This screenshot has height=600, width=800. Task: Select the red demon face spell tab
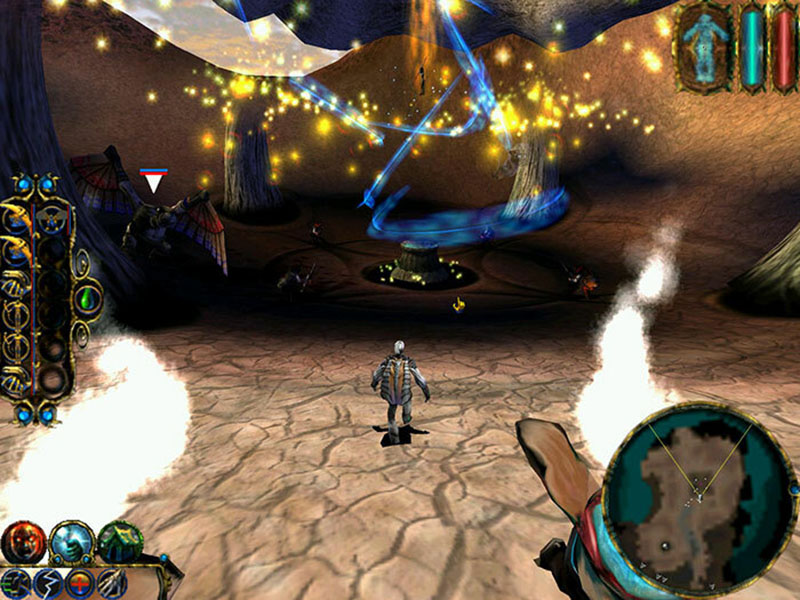(x=22, y=542)
